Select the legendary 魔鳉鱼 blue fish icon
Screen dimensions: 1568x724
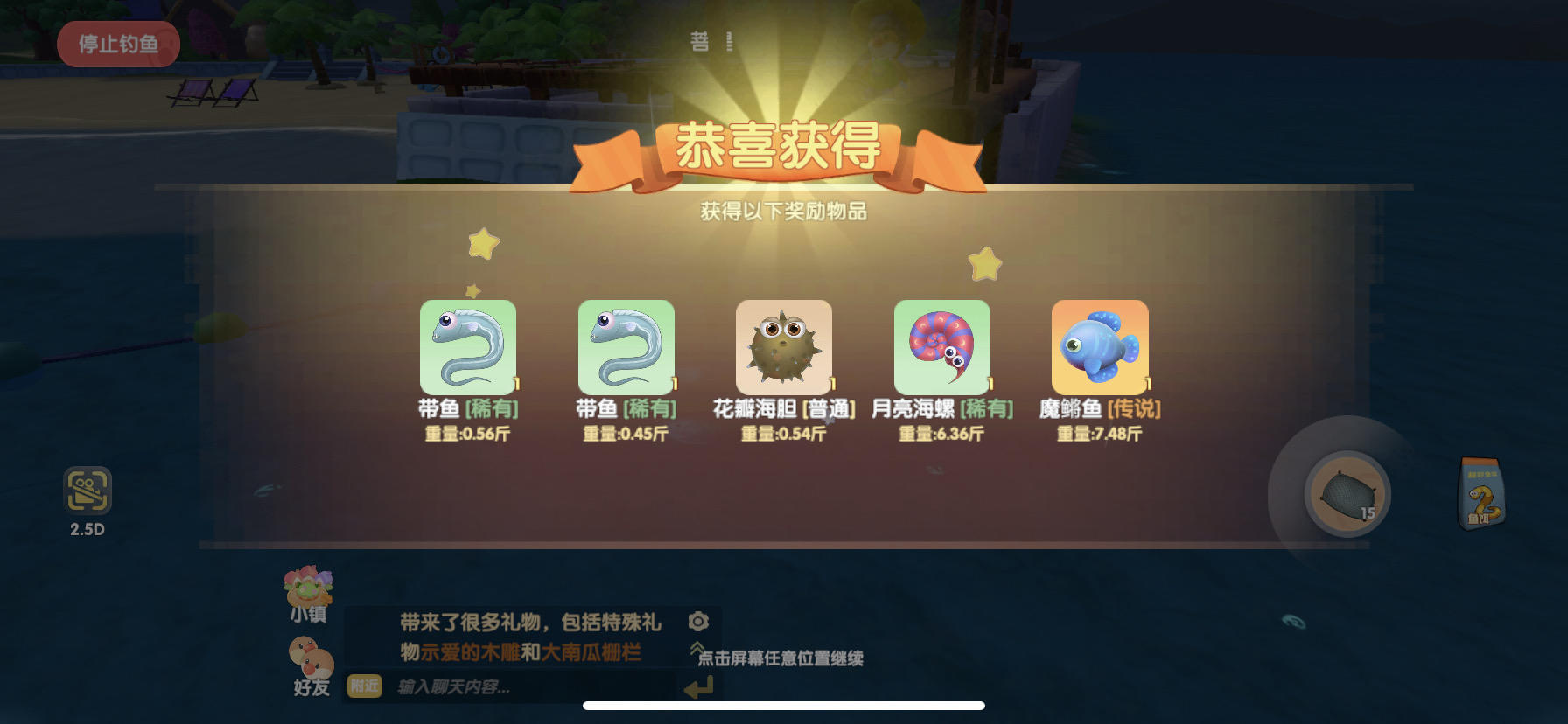[1100, 346]
